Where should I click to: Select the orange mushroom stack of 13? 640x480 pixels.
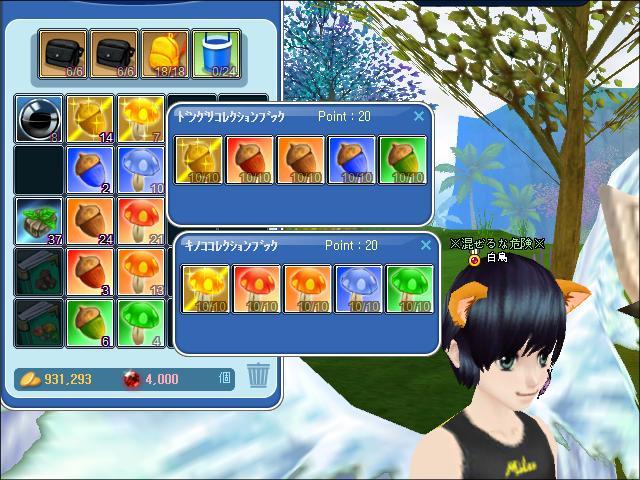click(141, 272)
